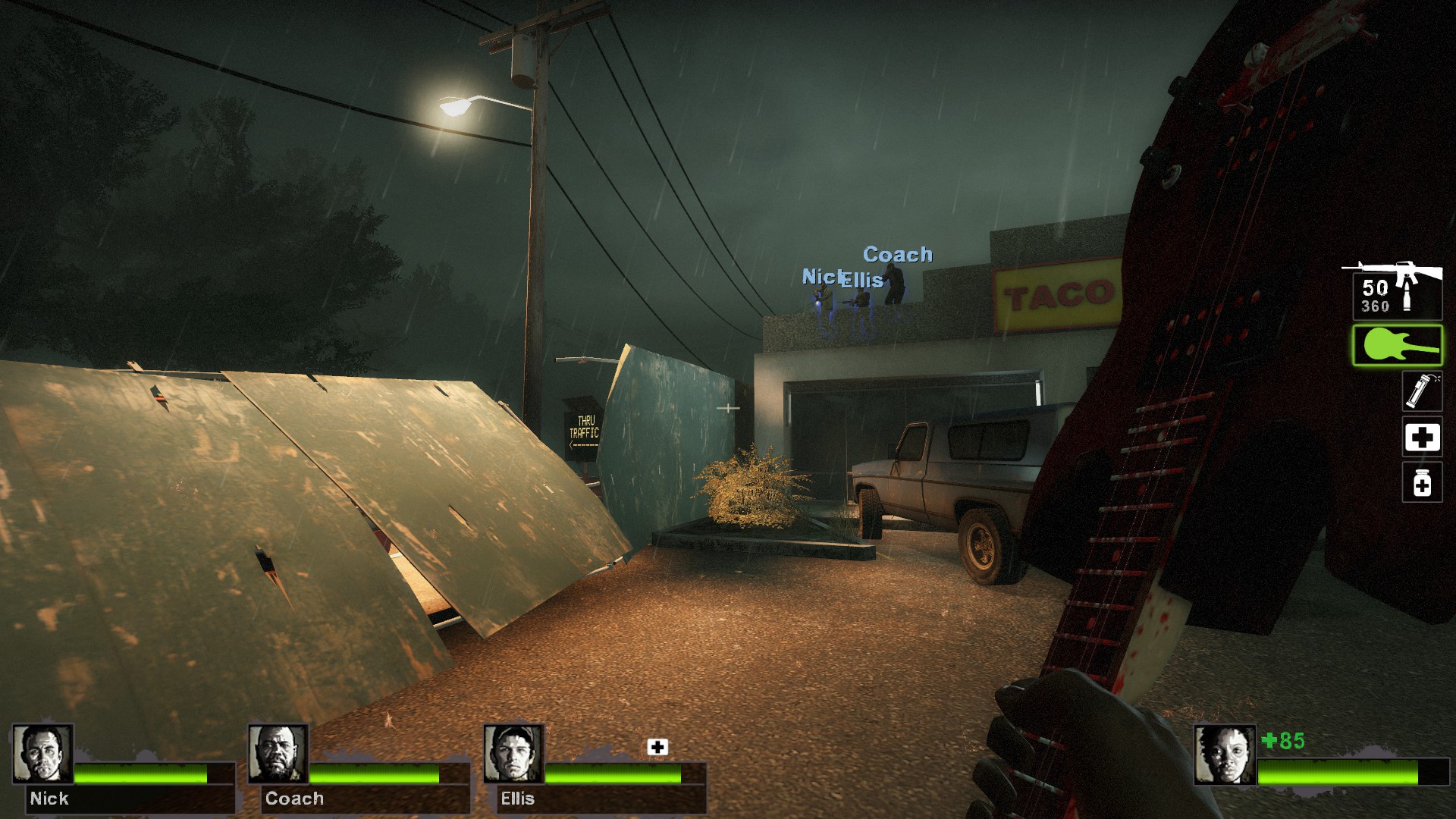Switch to the green guitar melee slot
This screenshot has height=819, width=1456.
[x=1397, y=346]
